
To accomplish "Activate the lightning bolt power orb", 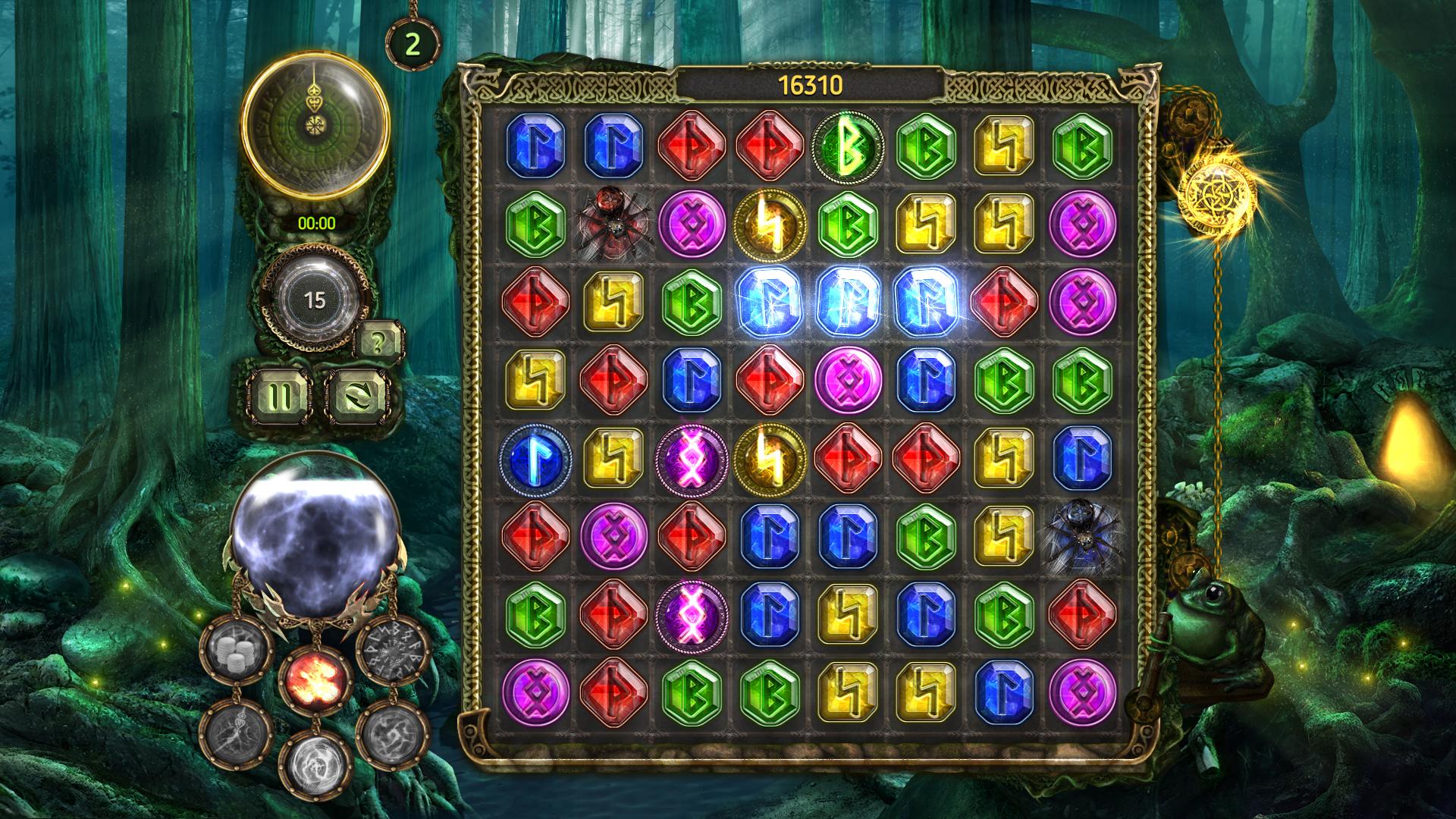I will [236, 734].
